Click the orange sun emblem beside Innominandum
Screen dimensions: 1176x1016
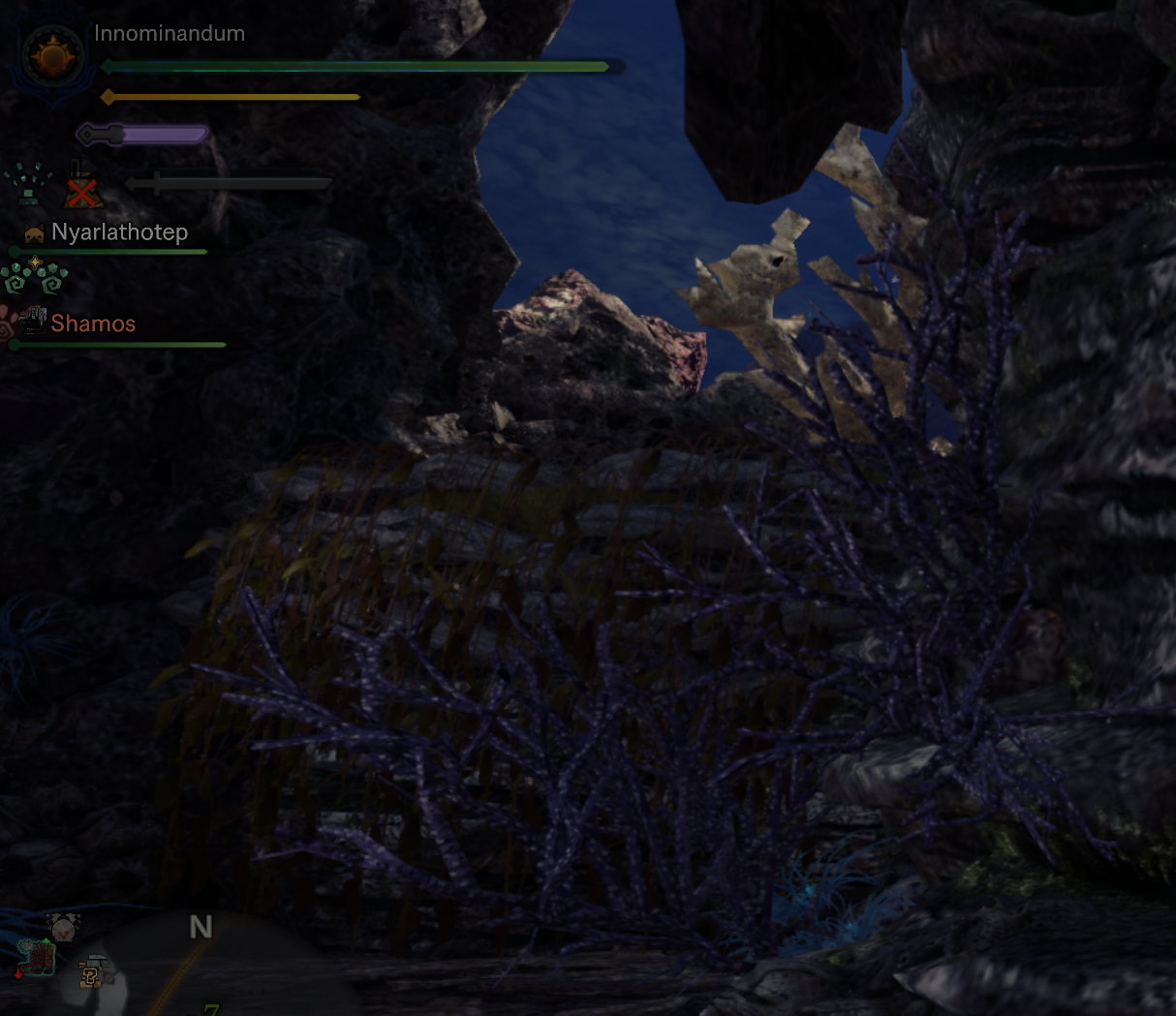tap(51, 58)
